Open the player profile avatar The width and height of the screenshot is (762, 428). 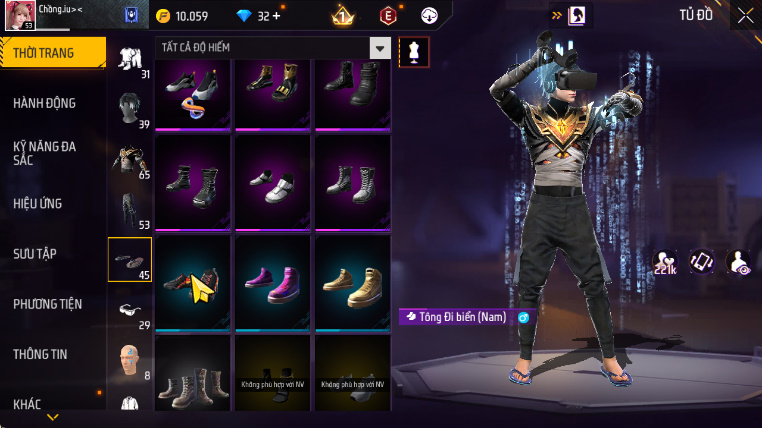click(x=21, y=16)
